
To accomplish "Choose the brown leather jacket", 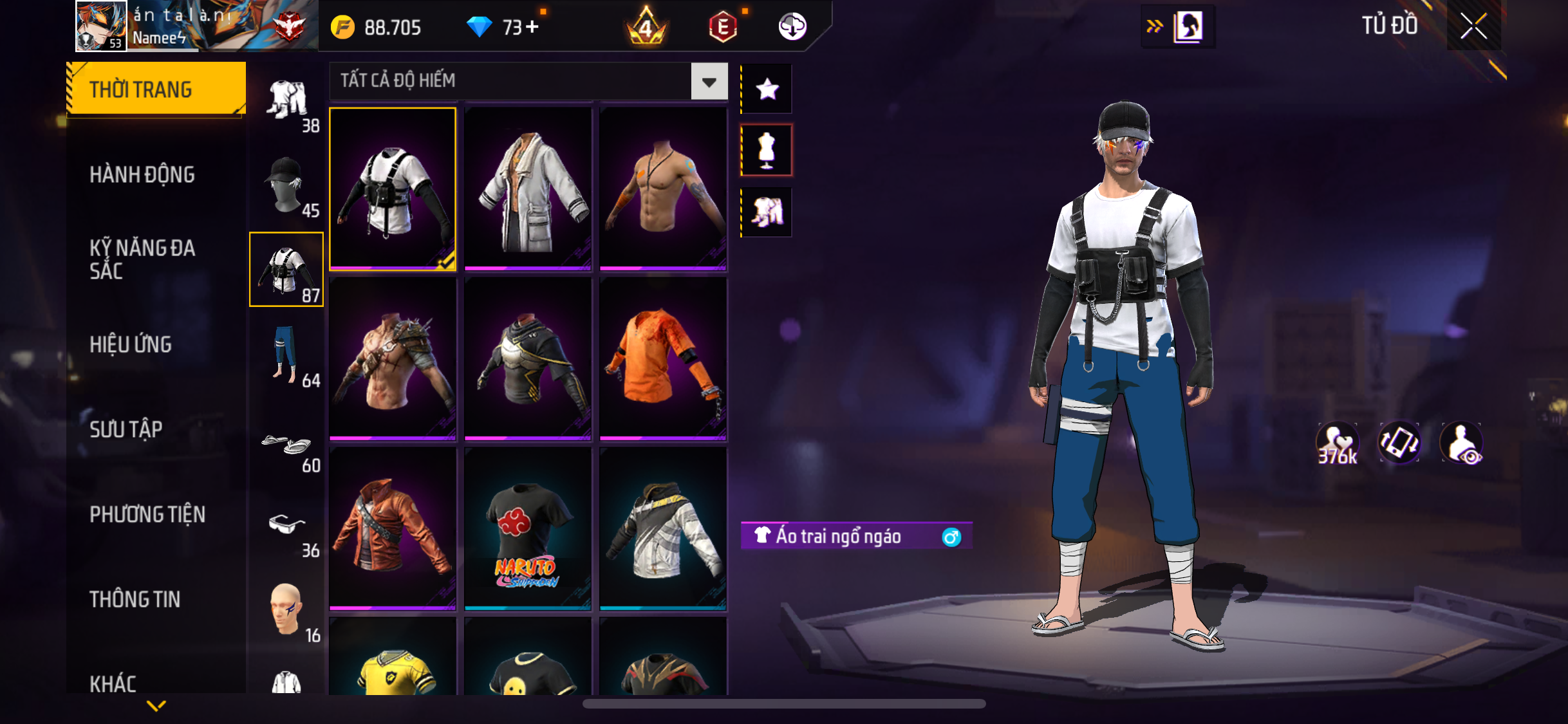I will [393, 528].
